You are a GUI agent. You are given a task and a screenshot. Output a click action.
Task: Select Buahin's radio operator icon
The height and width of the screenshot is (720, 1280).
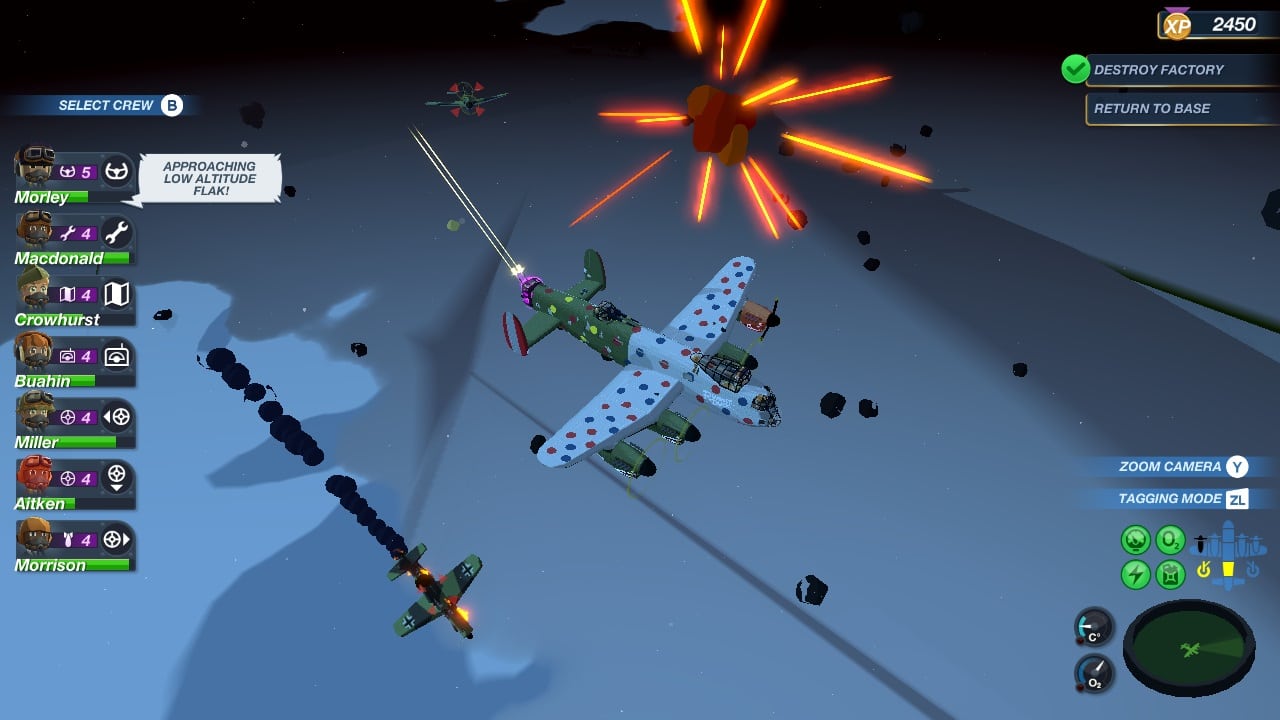pos(119,357)
